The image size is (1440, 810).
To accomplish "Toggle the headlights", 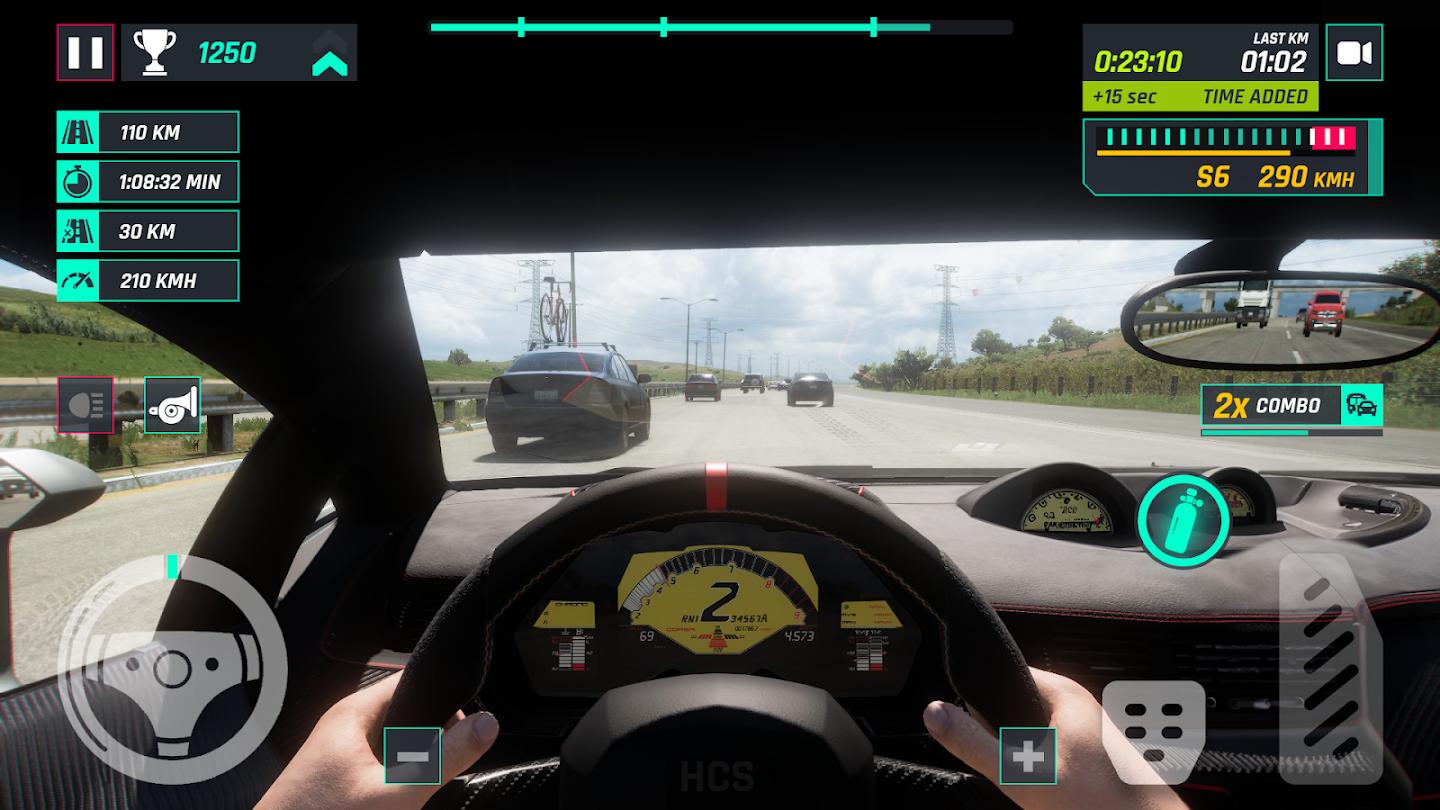I will [85, 405].
